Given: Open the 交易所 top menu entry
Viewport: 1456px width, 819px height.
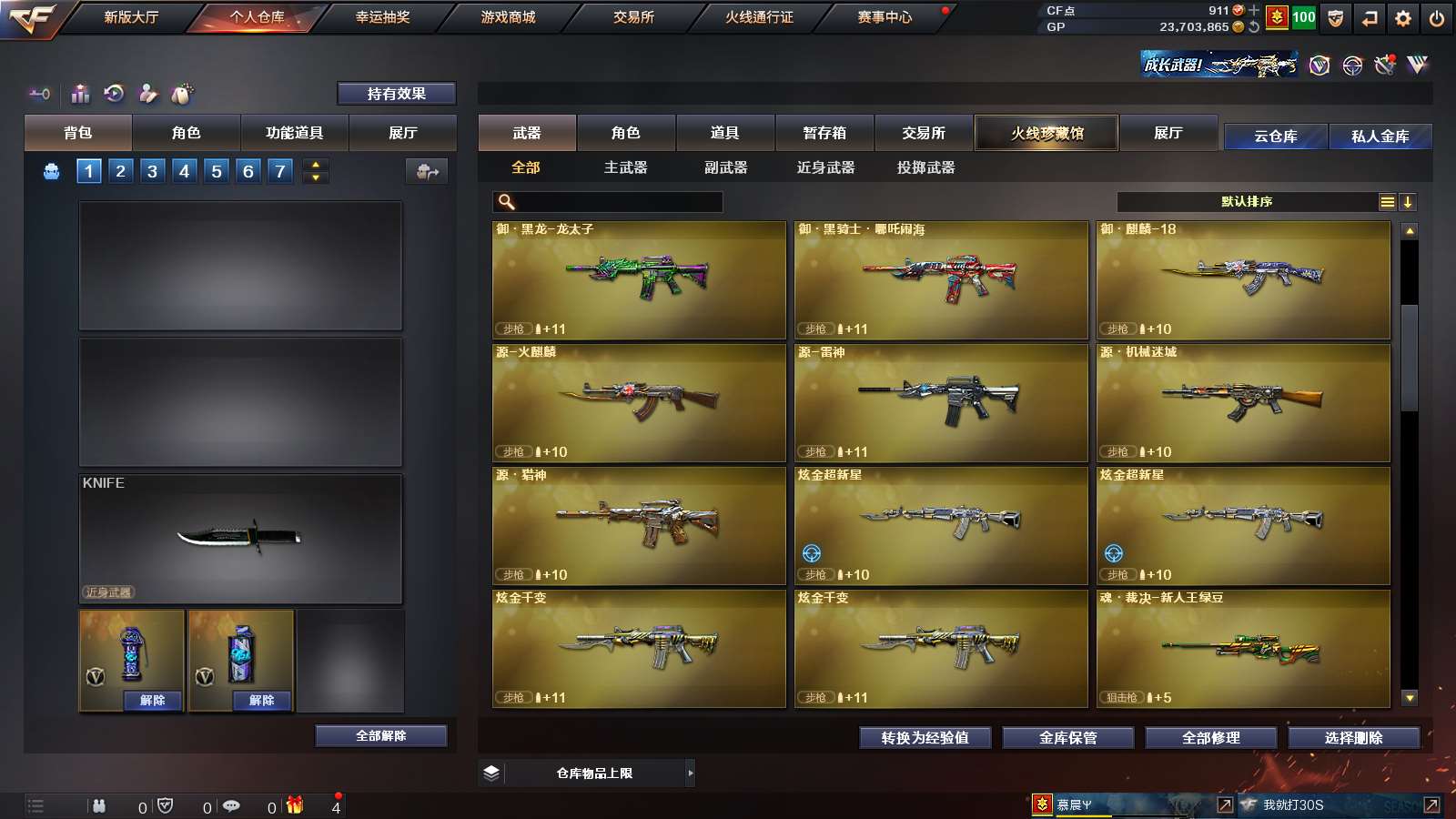Looking at the screenshot, I should (x=633, y=17).
